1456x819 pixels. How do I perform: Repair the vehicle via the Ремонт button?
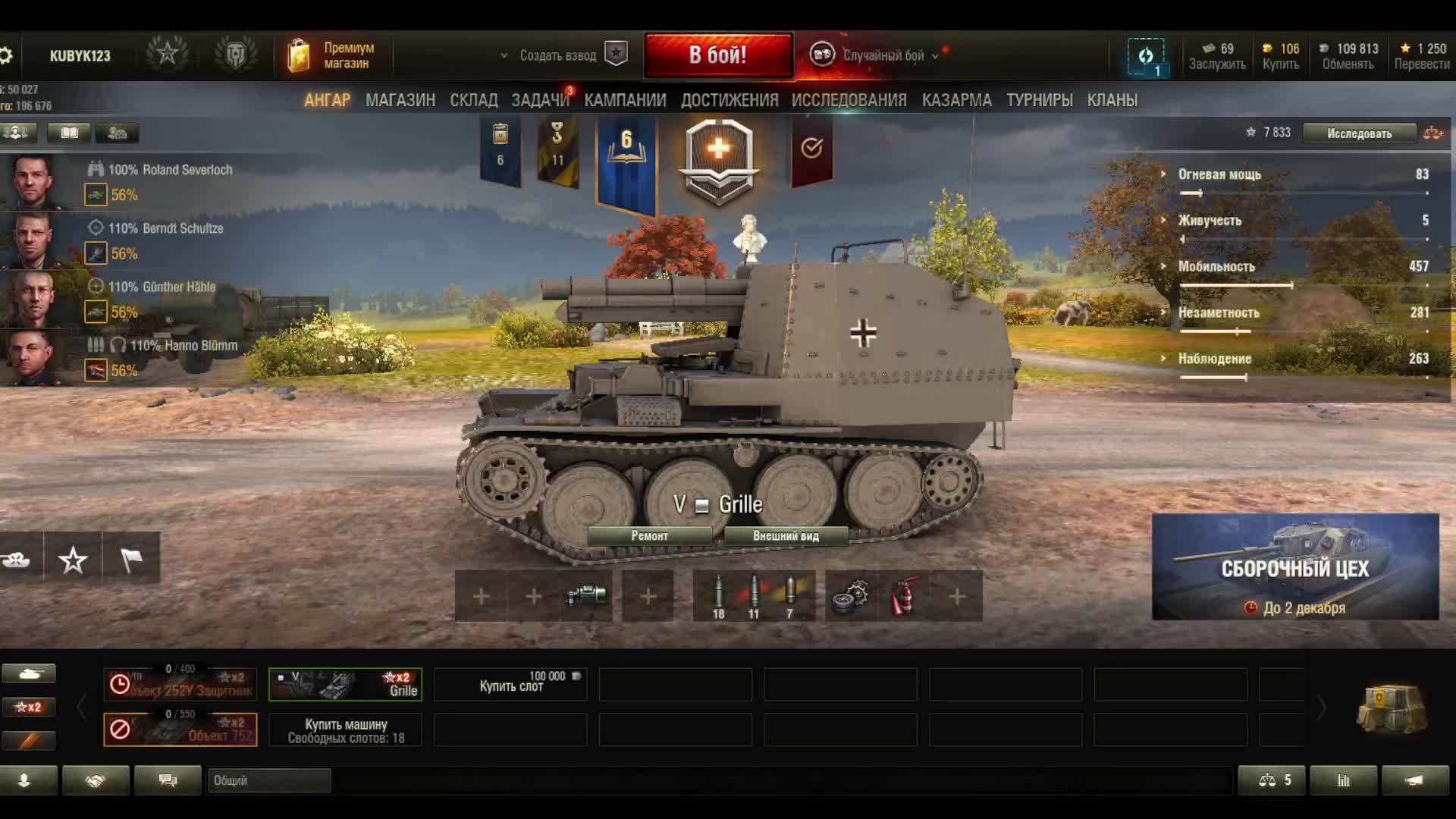pyautogui.click(x=649, y=536)
